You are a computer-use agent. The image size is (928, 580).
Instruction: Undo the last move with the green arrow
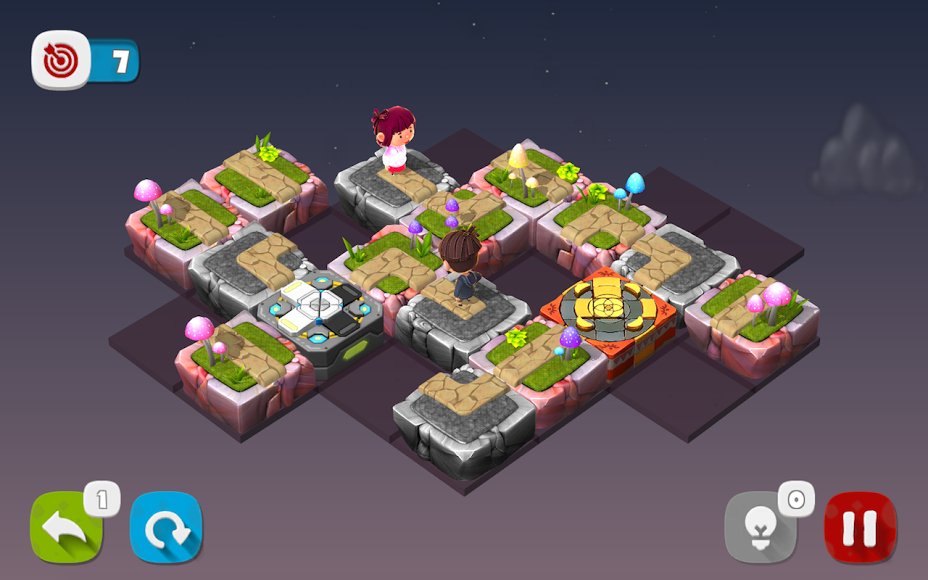coord(66,527)
